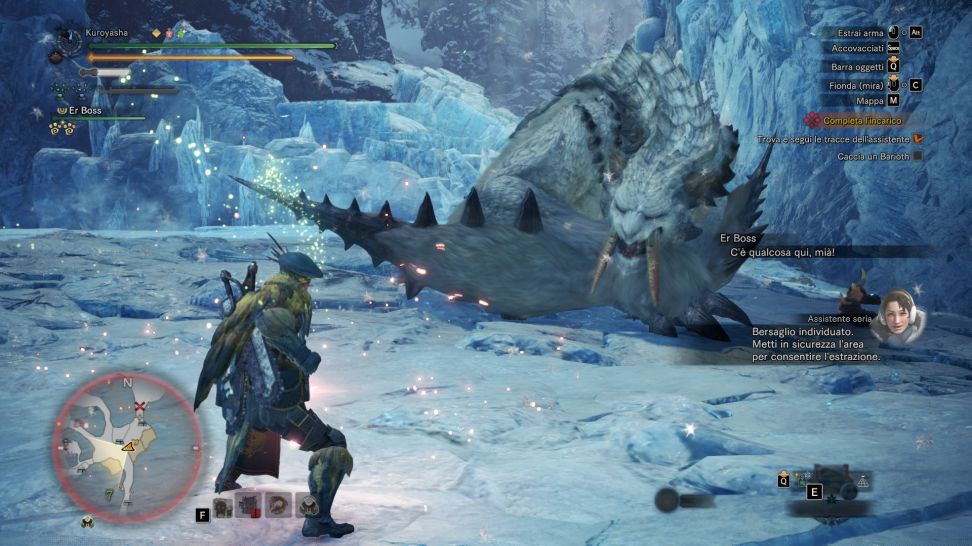Click the green status buff icon

tap(183, 33)
